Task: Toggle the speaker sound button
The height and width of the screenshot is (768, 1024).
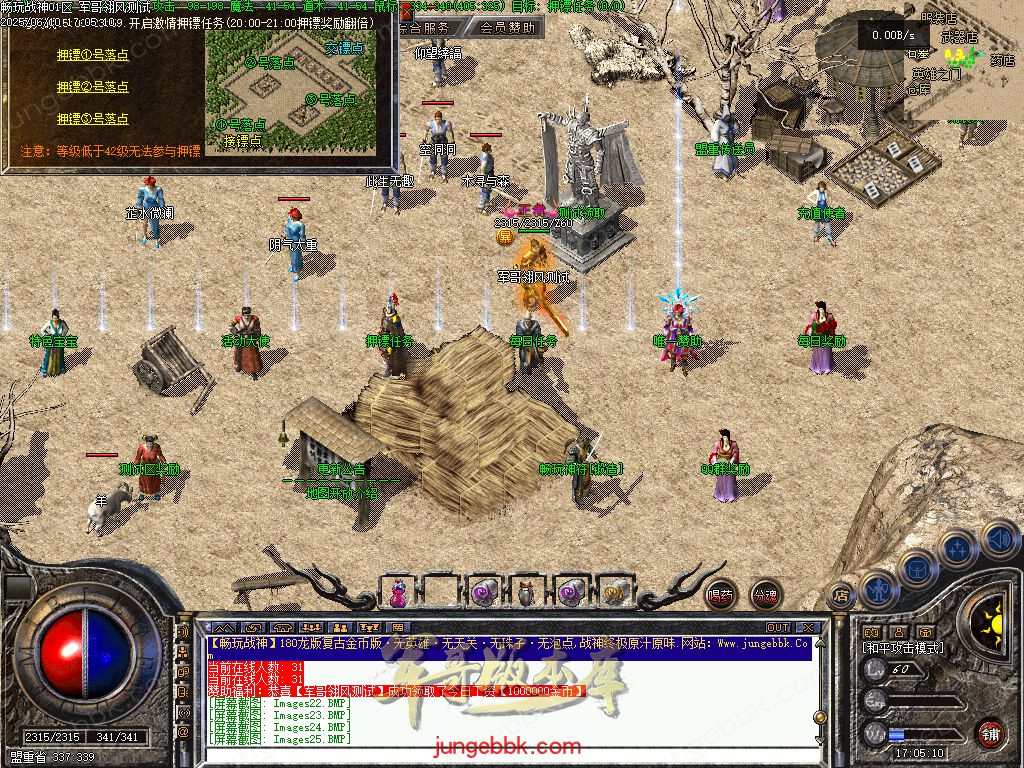Action: click(x=1000, y=540)
